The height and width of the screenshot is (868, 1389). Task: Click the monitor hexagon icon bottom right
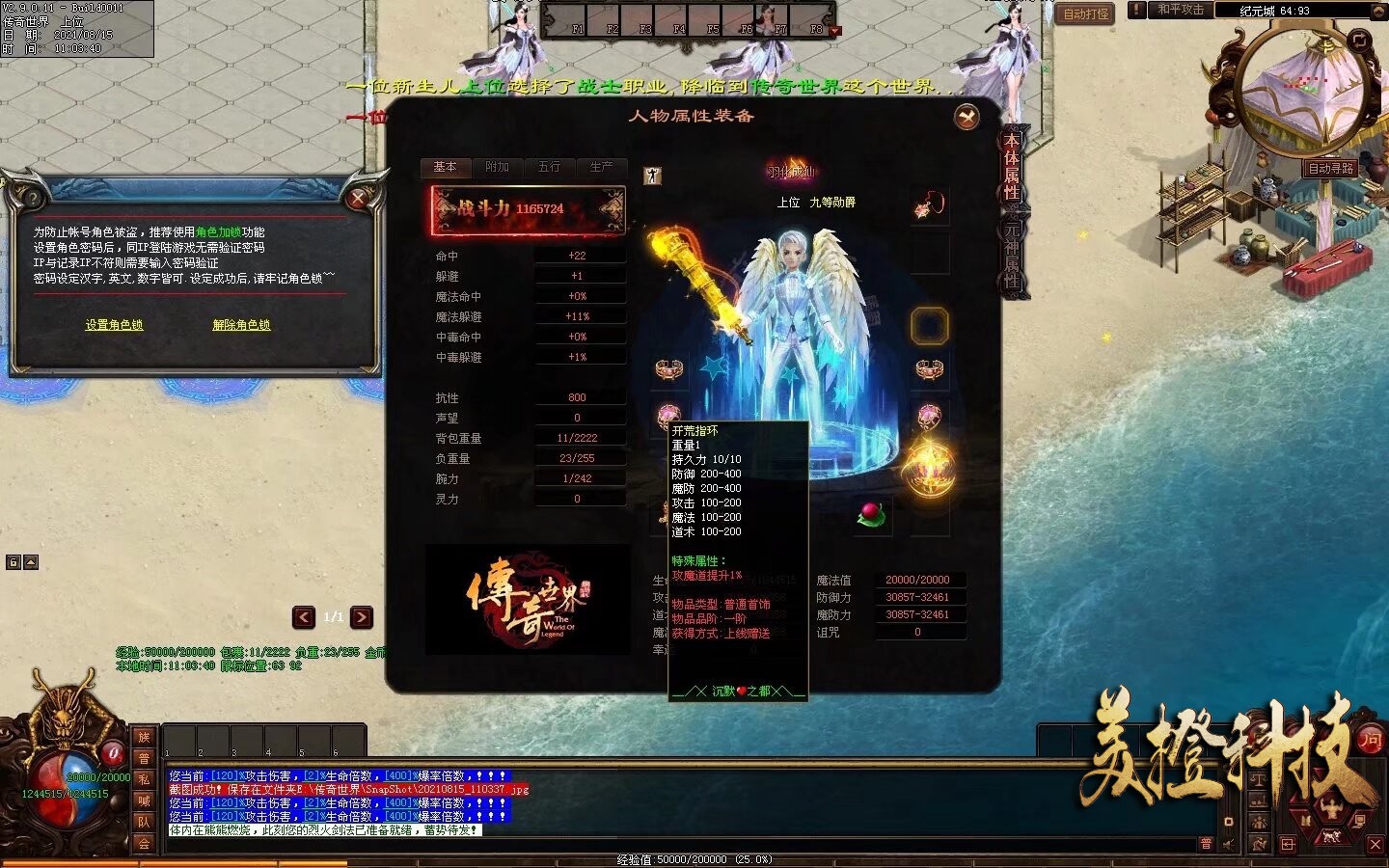tap(1358, 822)
